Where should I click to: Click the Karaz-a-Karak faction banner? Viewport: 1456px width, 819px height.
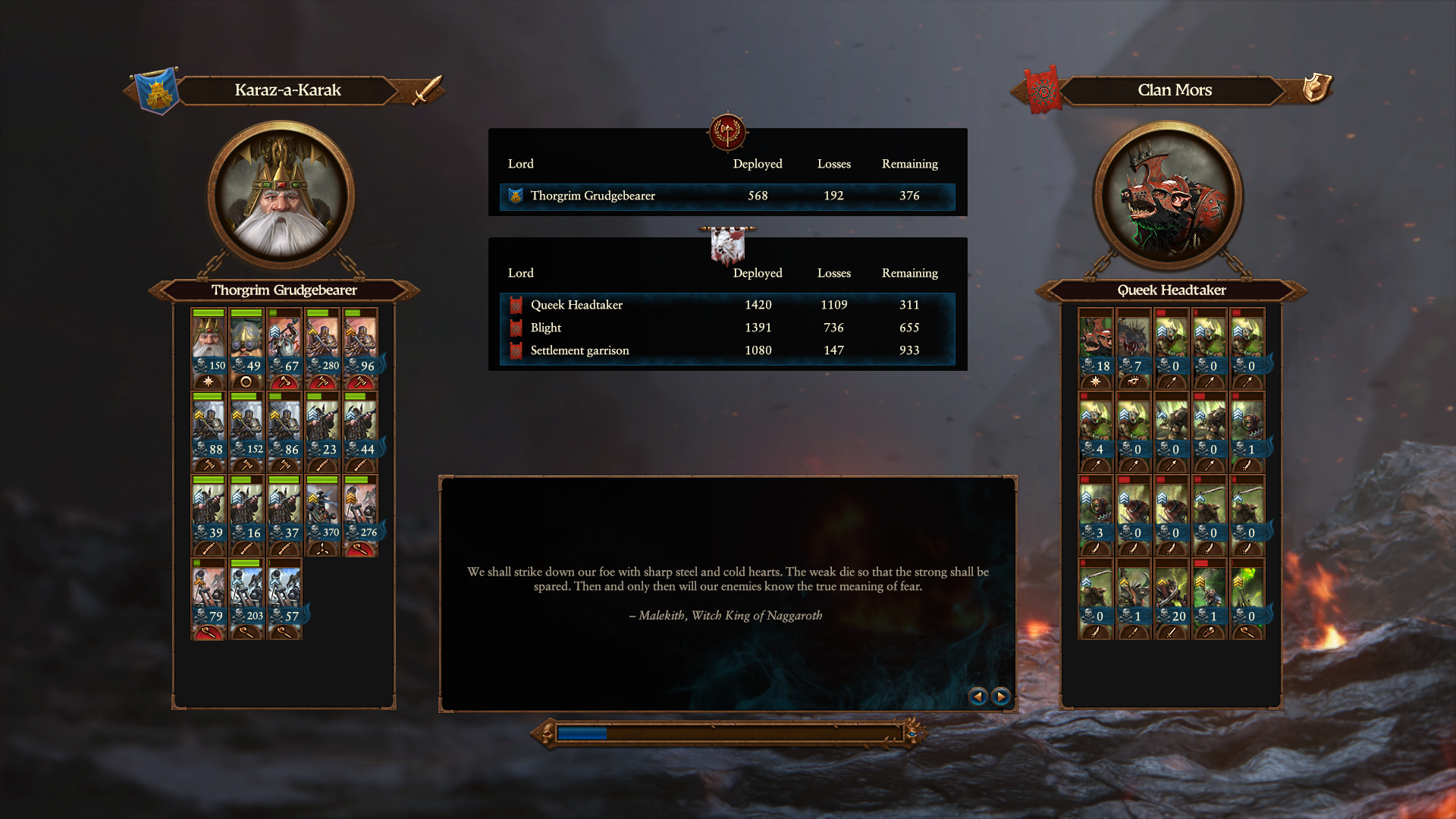pos(157,91)
